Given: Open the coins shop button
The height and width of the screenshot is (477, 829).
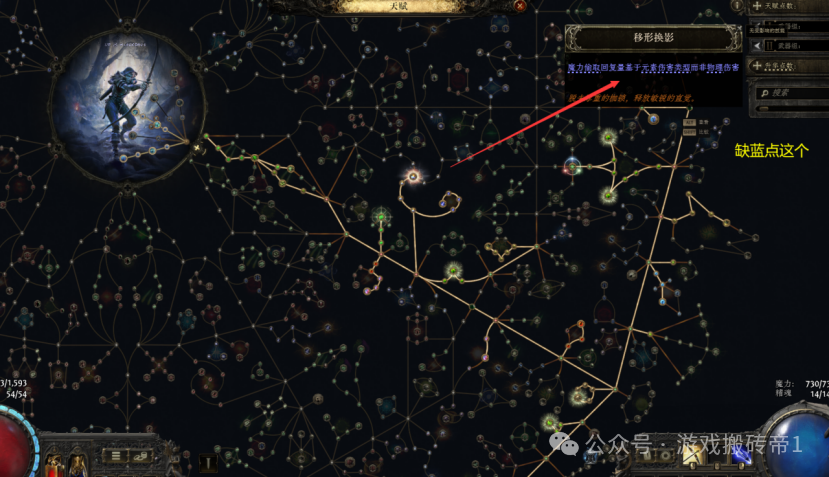Looking at the screenshot, I should pos(138,457).
